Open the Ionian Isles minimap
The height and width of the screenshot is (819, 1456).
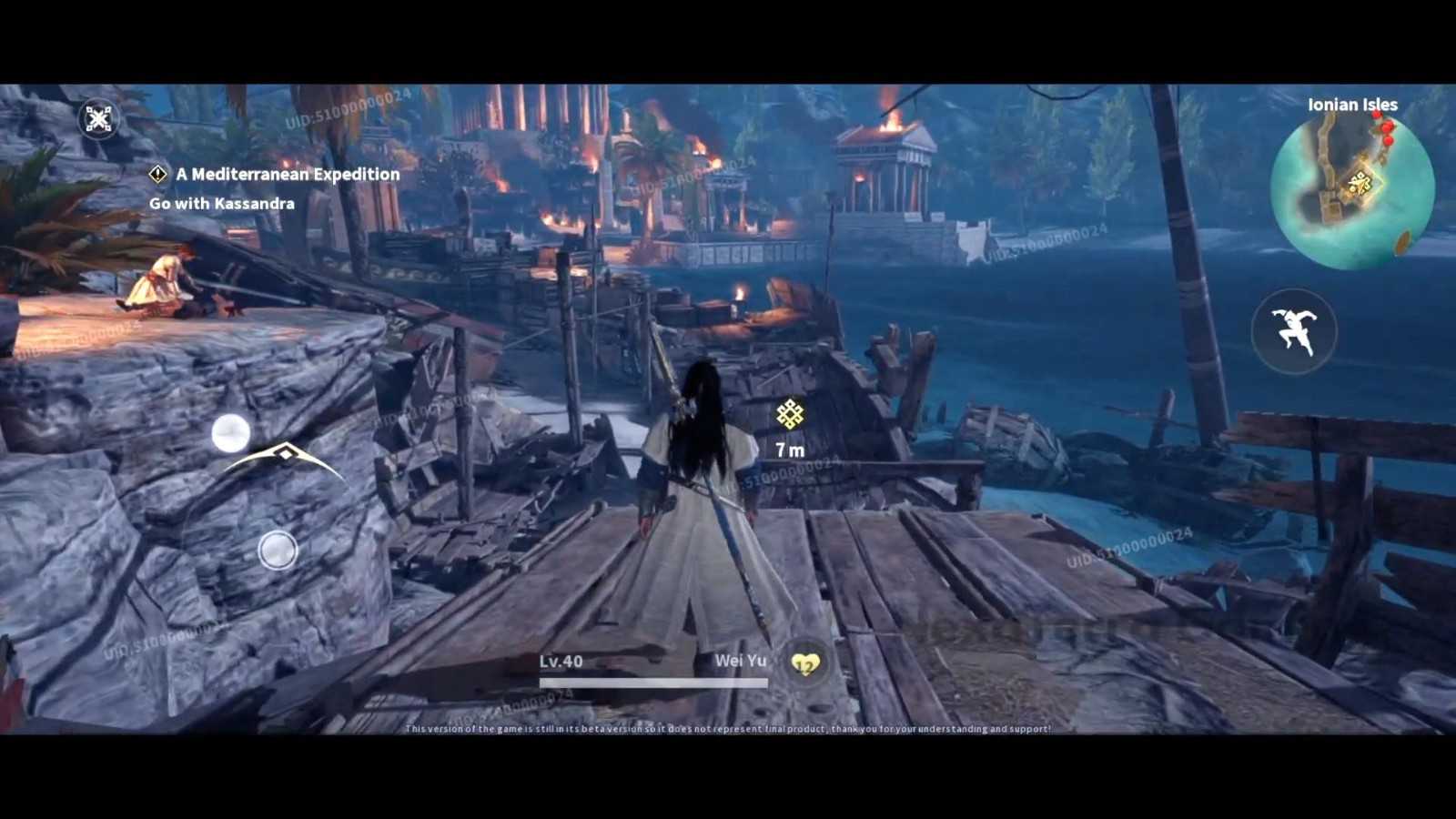coord(1351,189)
